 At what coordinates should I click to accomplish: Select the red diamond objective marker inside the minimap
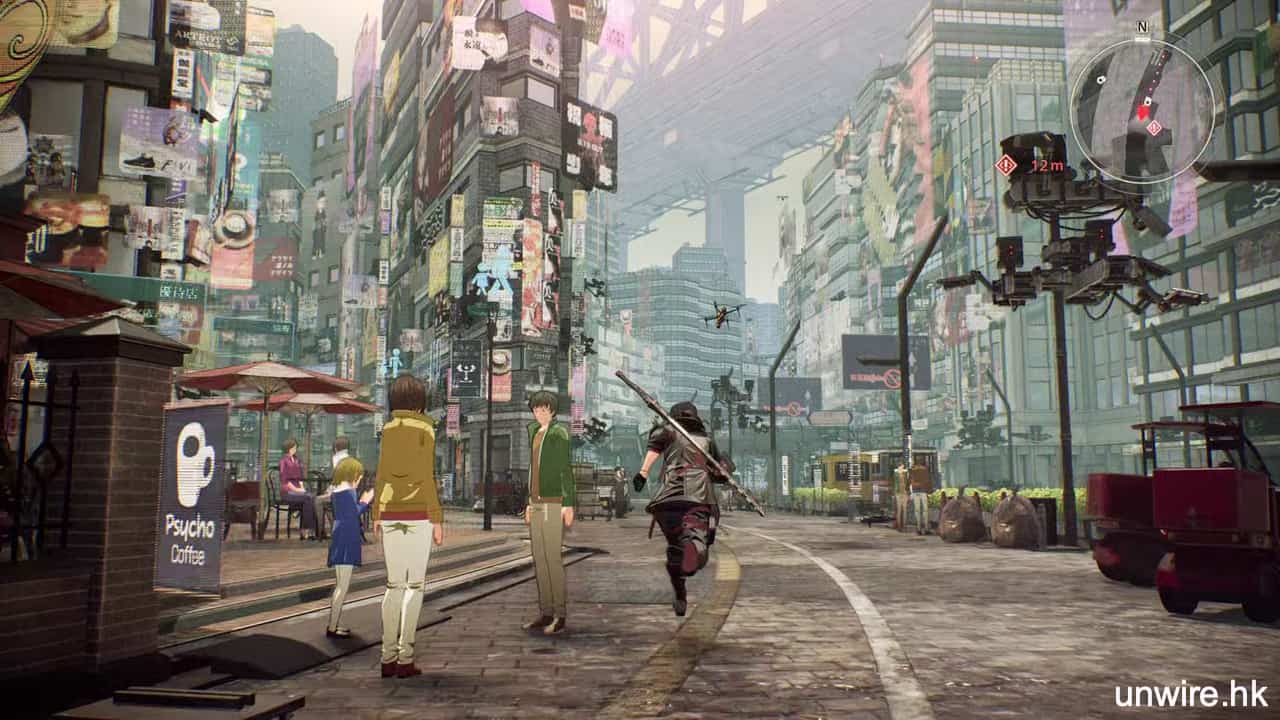pos(1154,128)
